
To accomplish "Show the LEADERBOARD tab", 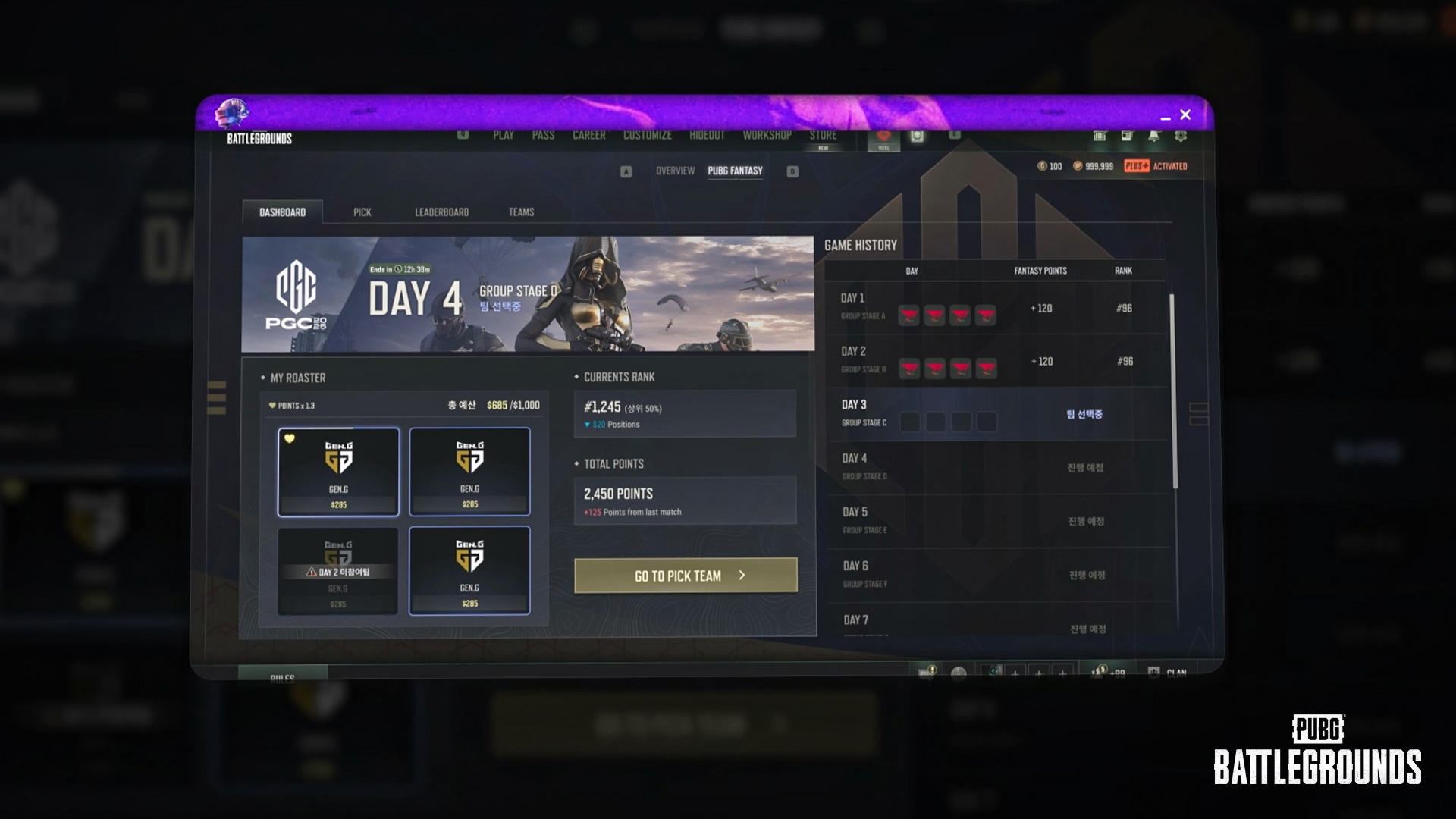I will [441, 212].
